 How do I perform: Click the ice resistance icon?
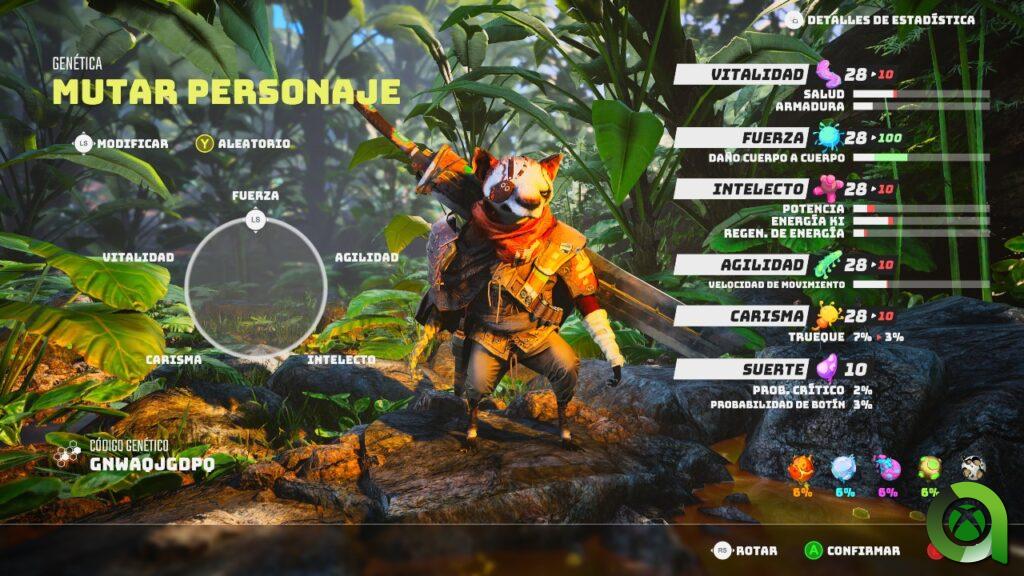click(844, 470)
